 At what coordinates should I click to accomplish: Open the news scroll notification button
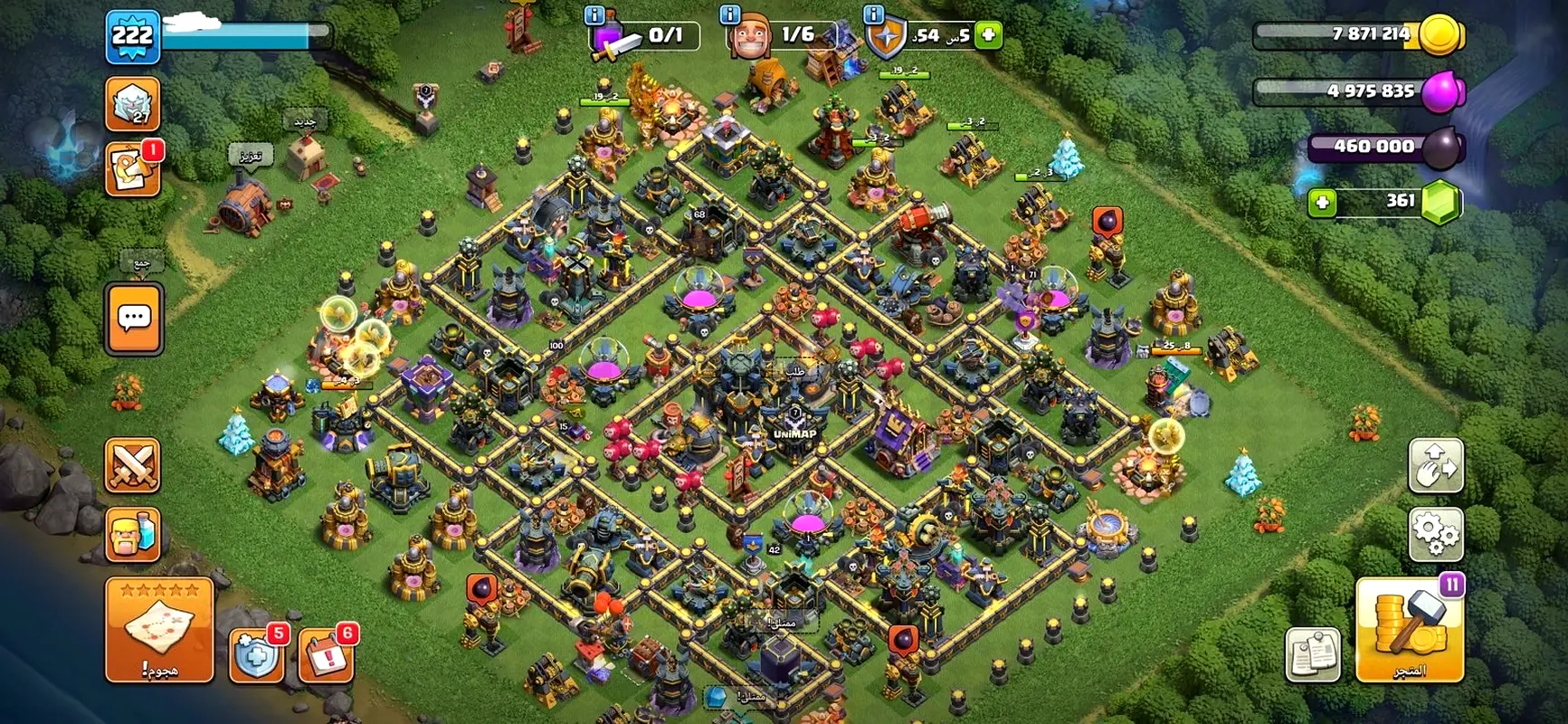coord(132,169)
